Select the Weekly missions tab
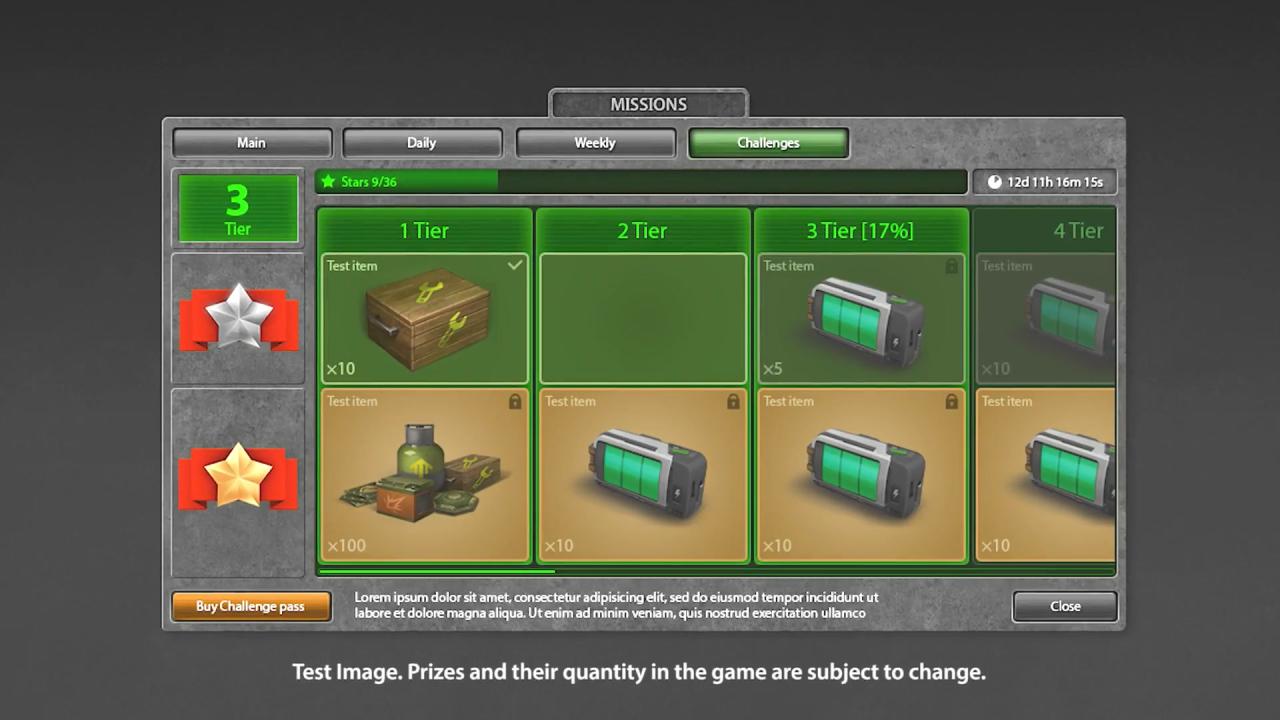Image resolution: width=1280 pixels, height=720 pixels. tap(594, 143)
